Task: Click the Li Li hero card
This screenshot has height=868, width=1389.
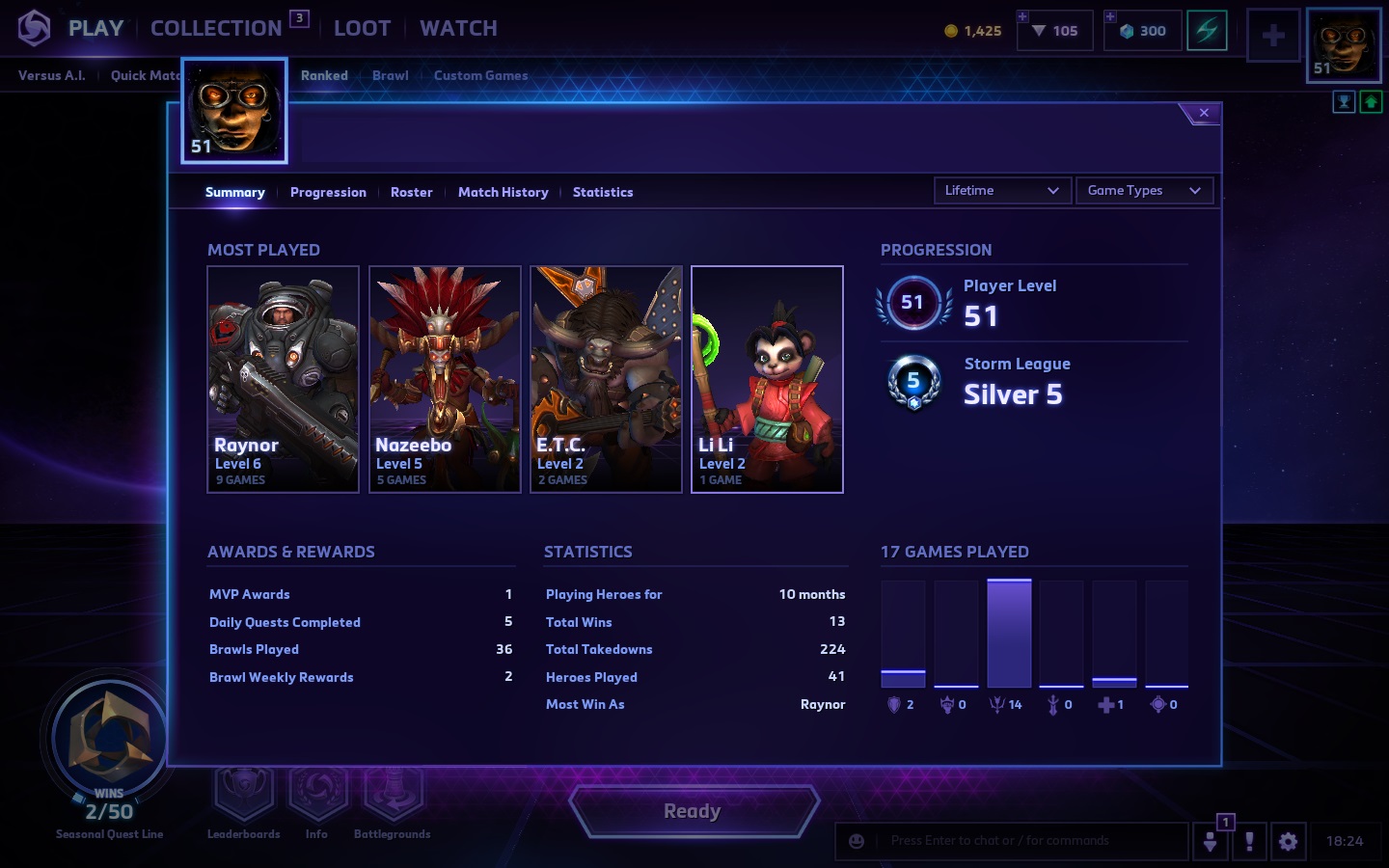Action: pos(767,379)
